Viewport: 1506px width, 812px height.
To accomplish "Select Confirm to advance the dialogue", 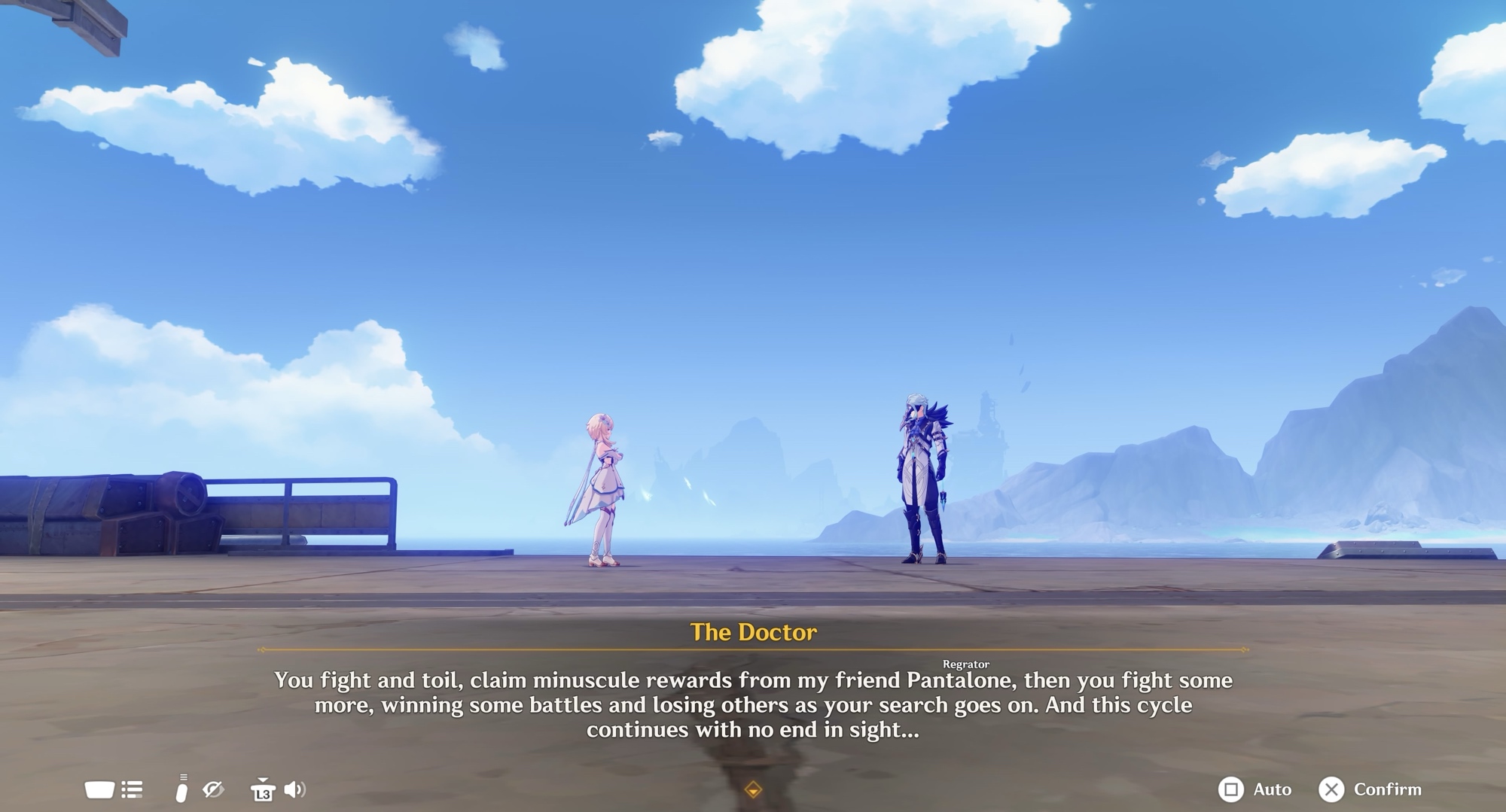I will [x=1370, y=789].
